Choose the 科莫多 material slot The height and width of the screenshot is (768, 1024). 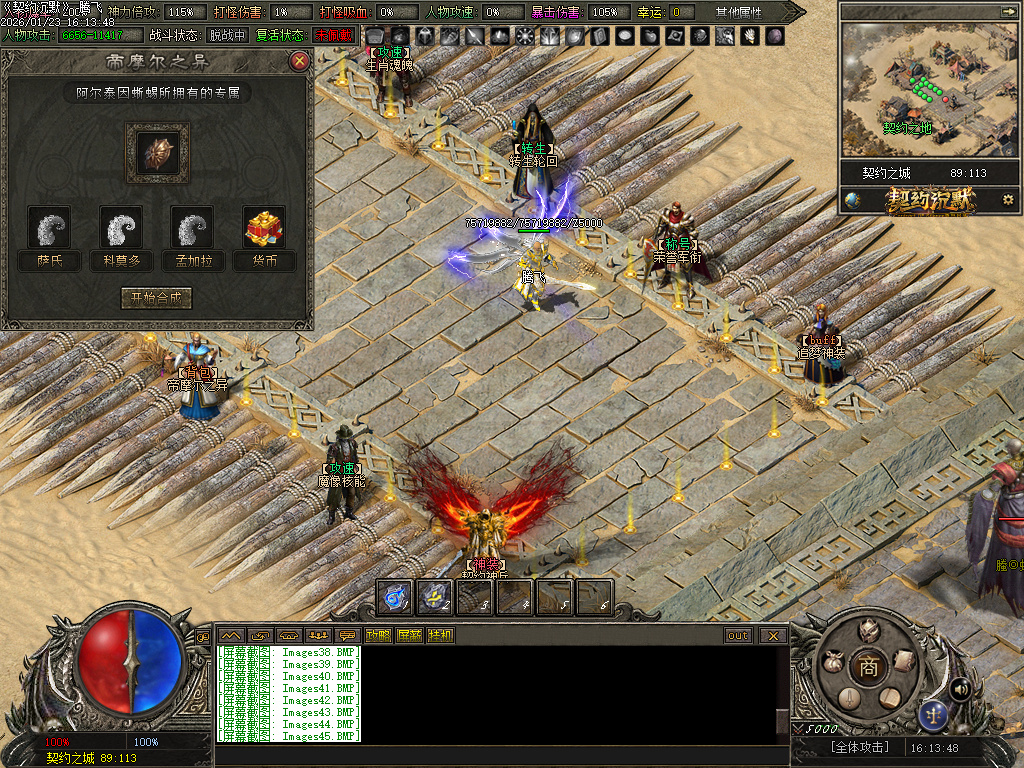(x=121, y=228)
